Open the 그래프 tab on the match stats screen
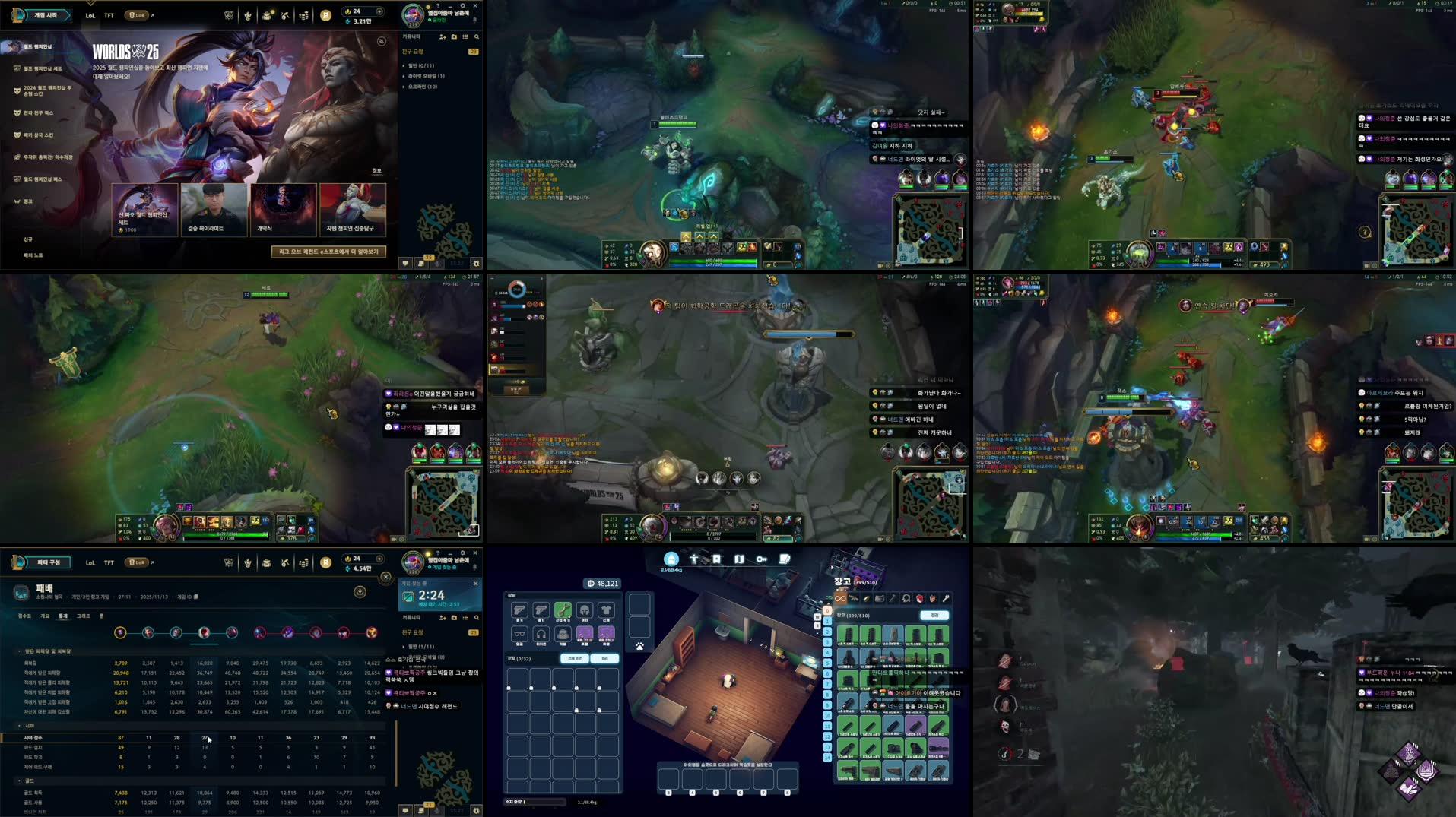The image size is (1456, 817). click(82, 616)
